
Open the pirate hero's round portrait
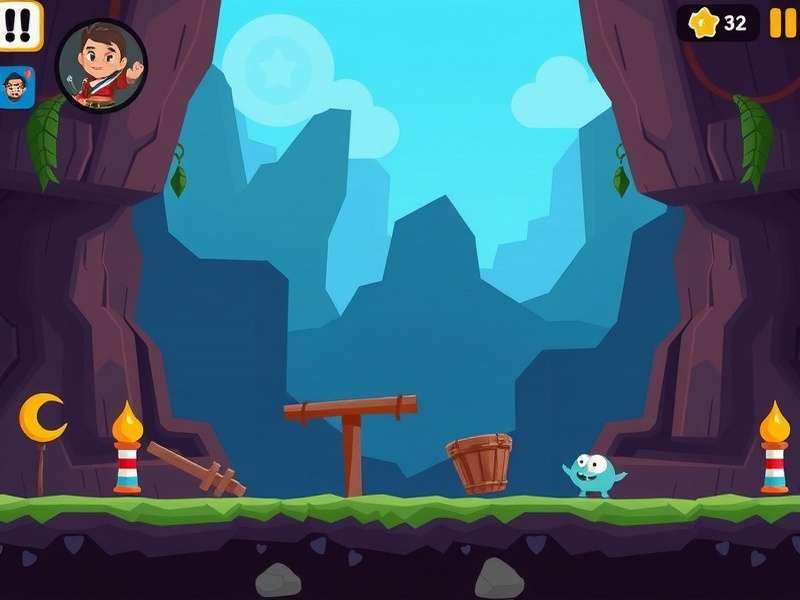(101, 65)
